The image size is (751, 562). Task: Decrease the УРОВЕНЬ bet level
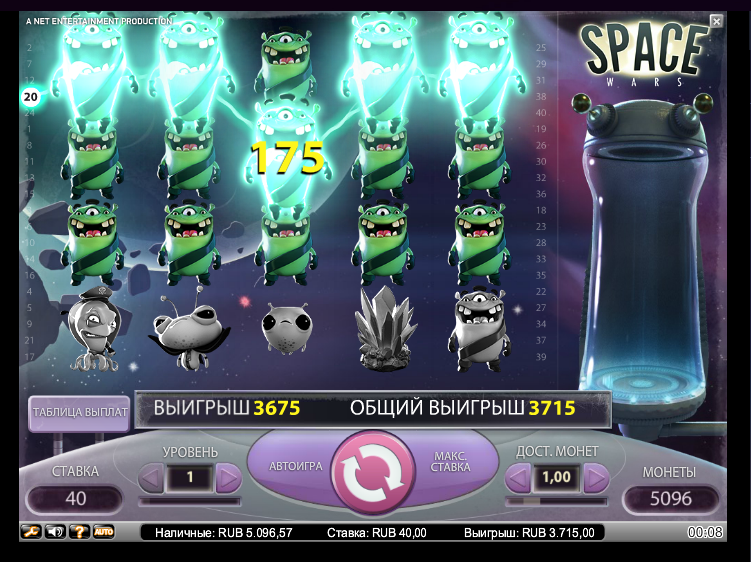point(150,478)
